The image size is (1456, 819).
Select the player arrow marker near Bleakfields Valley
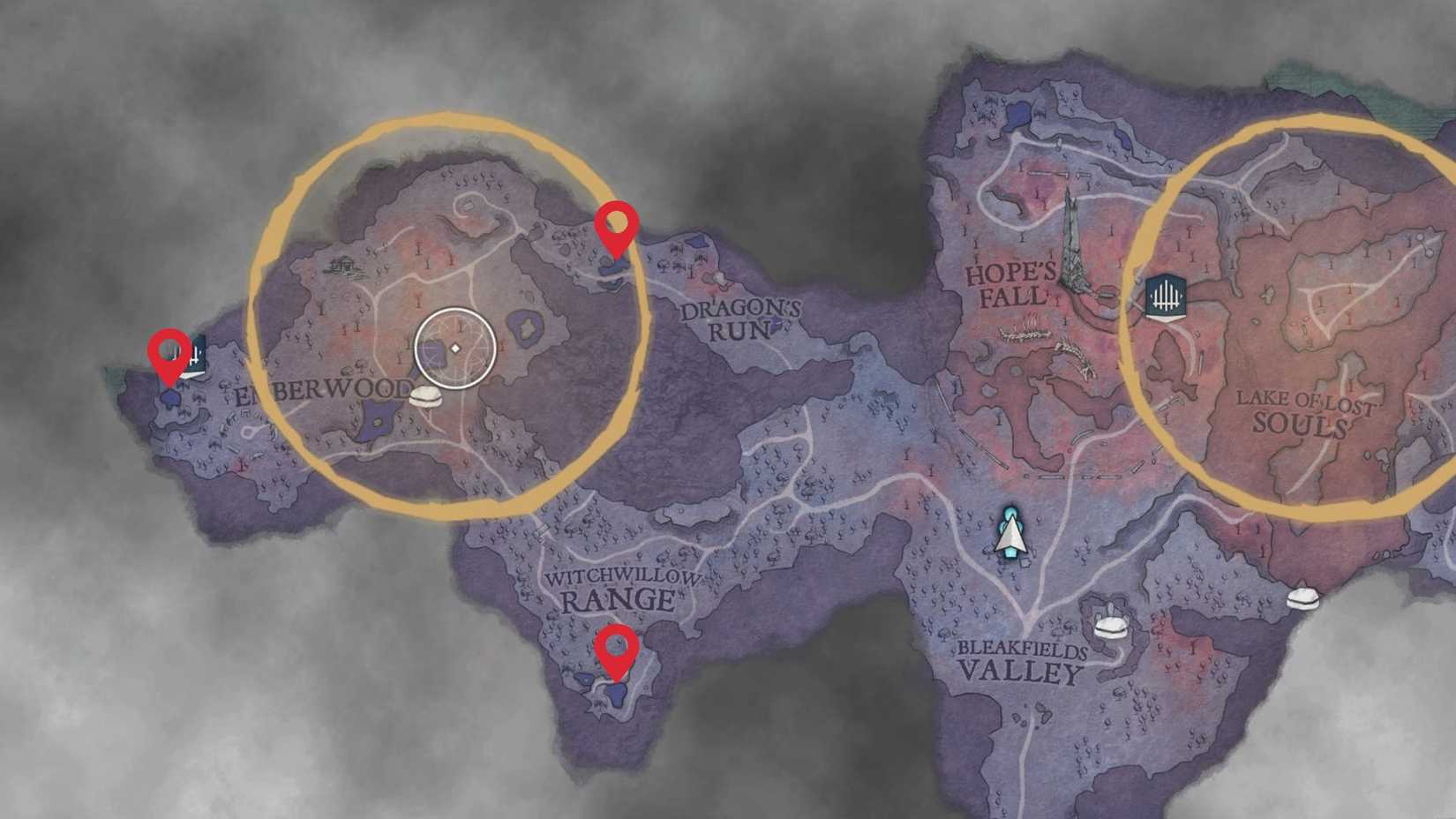click(x=1009, y=536)
